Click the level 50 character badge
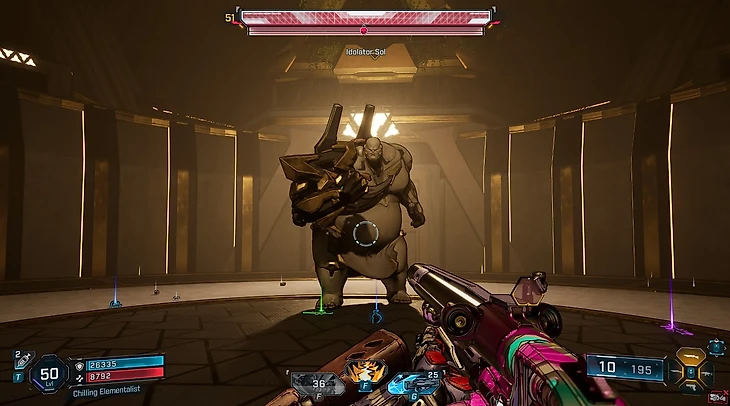 [51, 373]
